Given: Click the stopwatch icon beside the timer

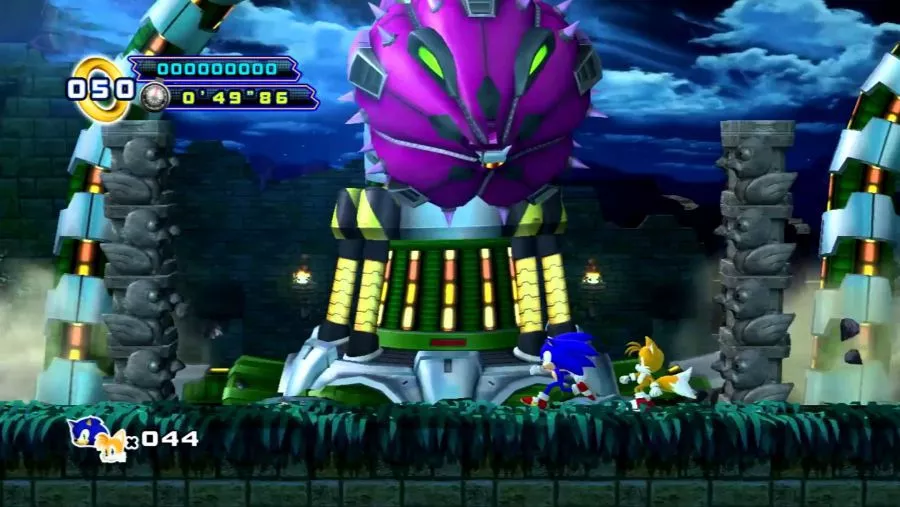Looking at the screenshot, I should tap(153, 97).
